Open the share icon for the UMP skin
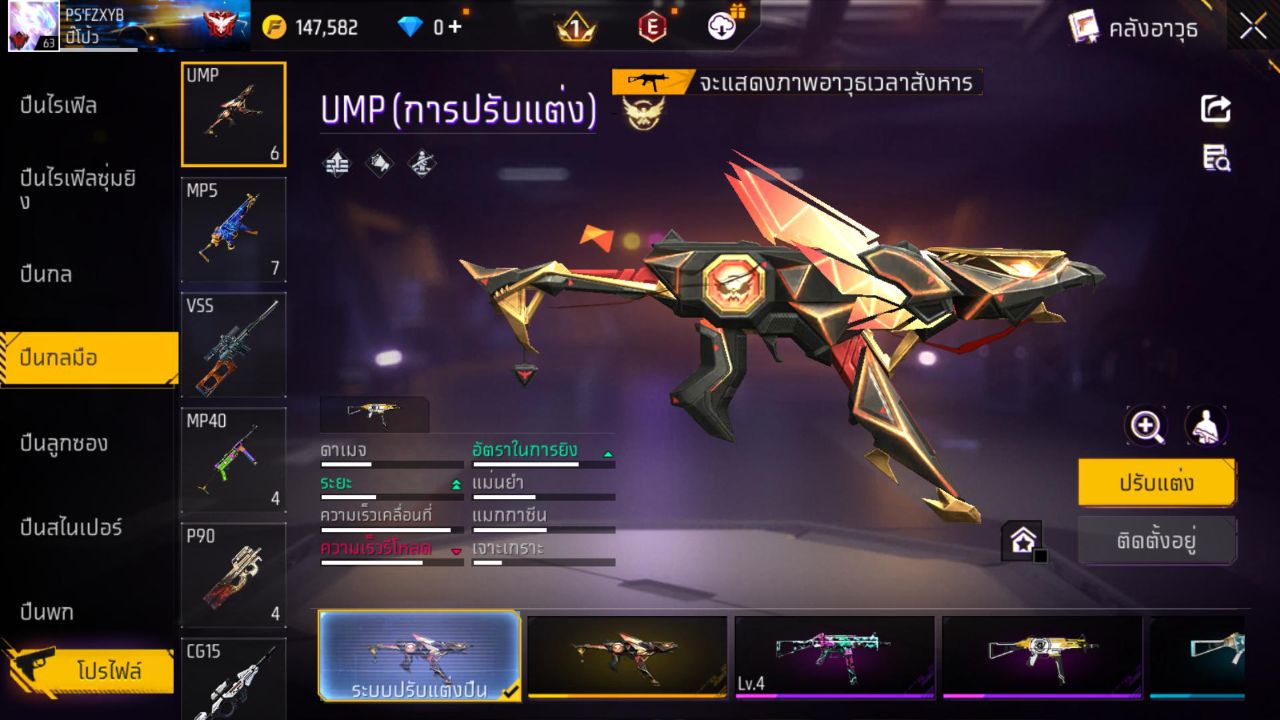This screenshot has width=1280, height=720. click(x=1214, y=110)
